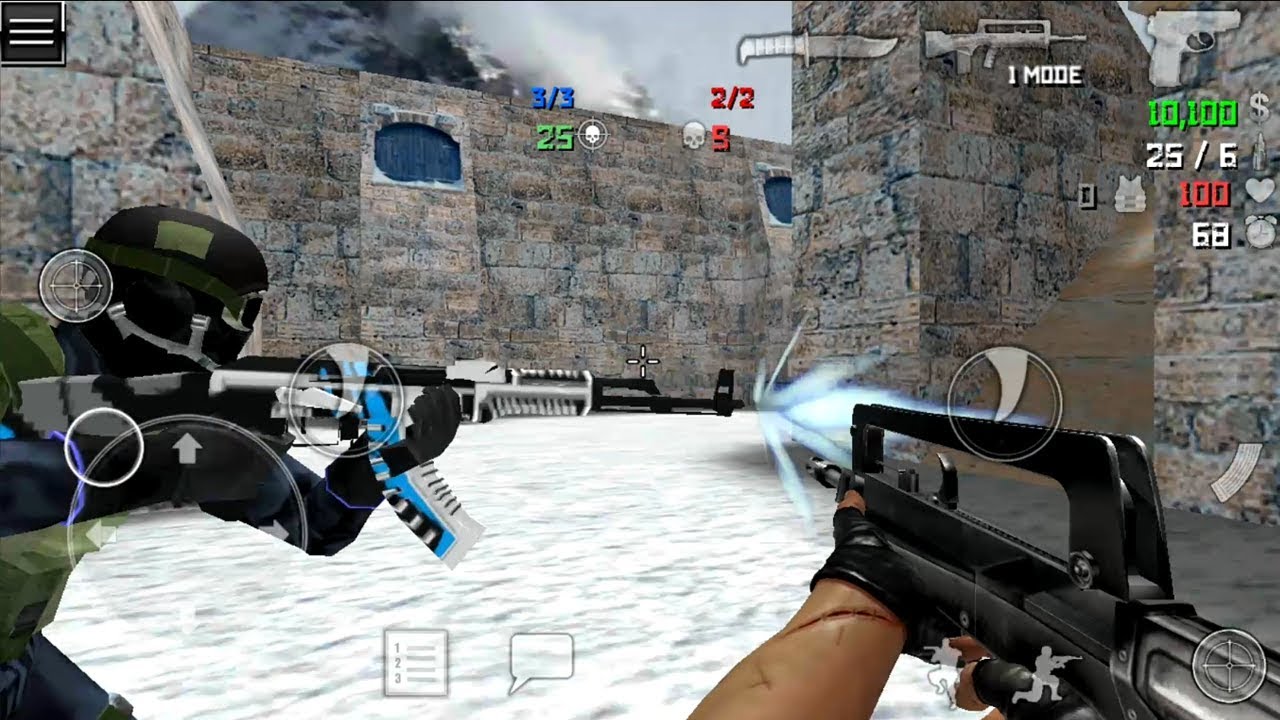Fire with crosshair button beside crouch icon
This screenshot has width=1280, height=720.
pyautogui.click(x=1228, y=665)
